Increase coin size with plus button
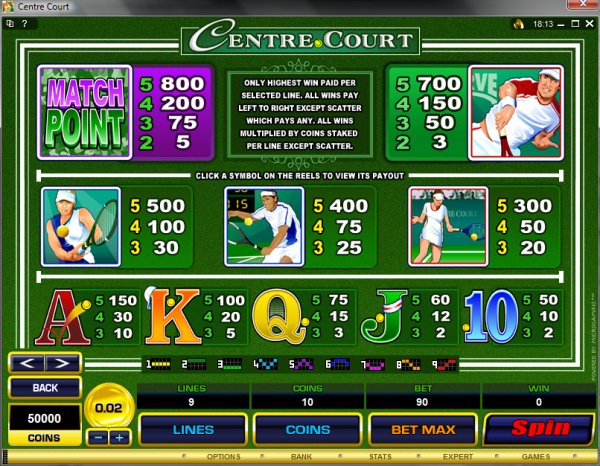 click(120, 438)
